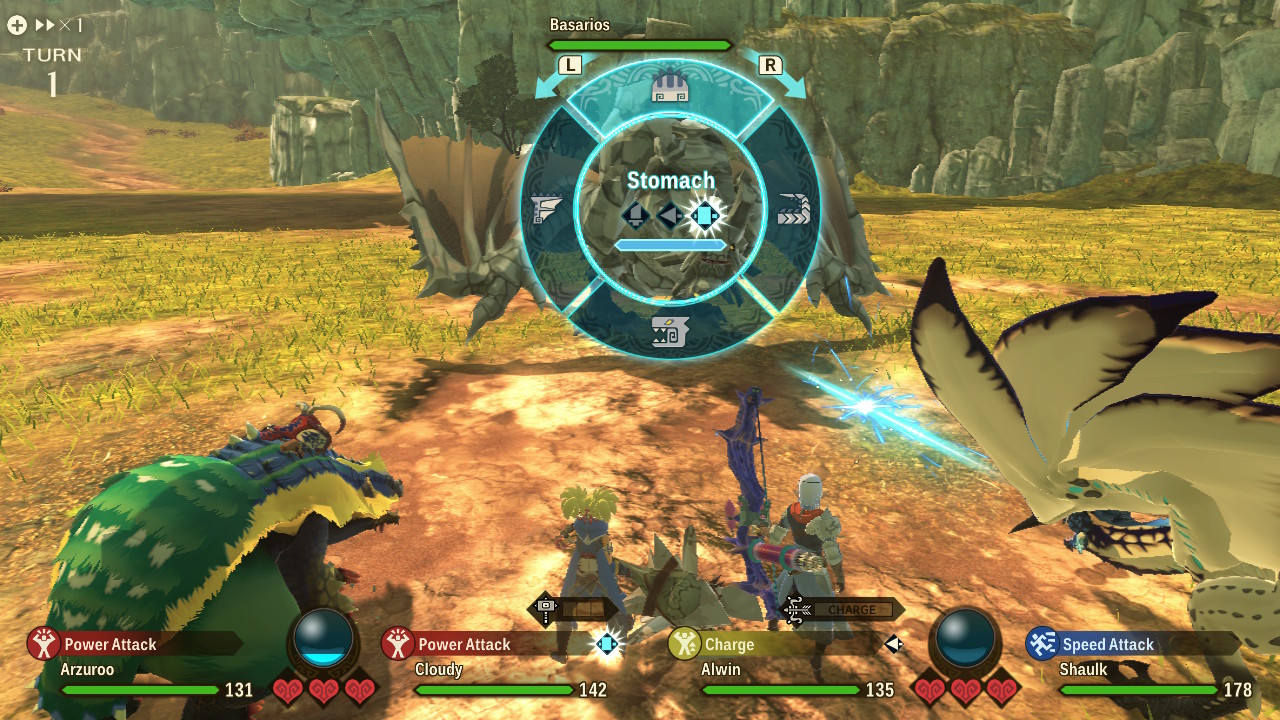Target the wing part on the wheel
The width and height of the screenshot is (1280, 720).
point(549,210)
